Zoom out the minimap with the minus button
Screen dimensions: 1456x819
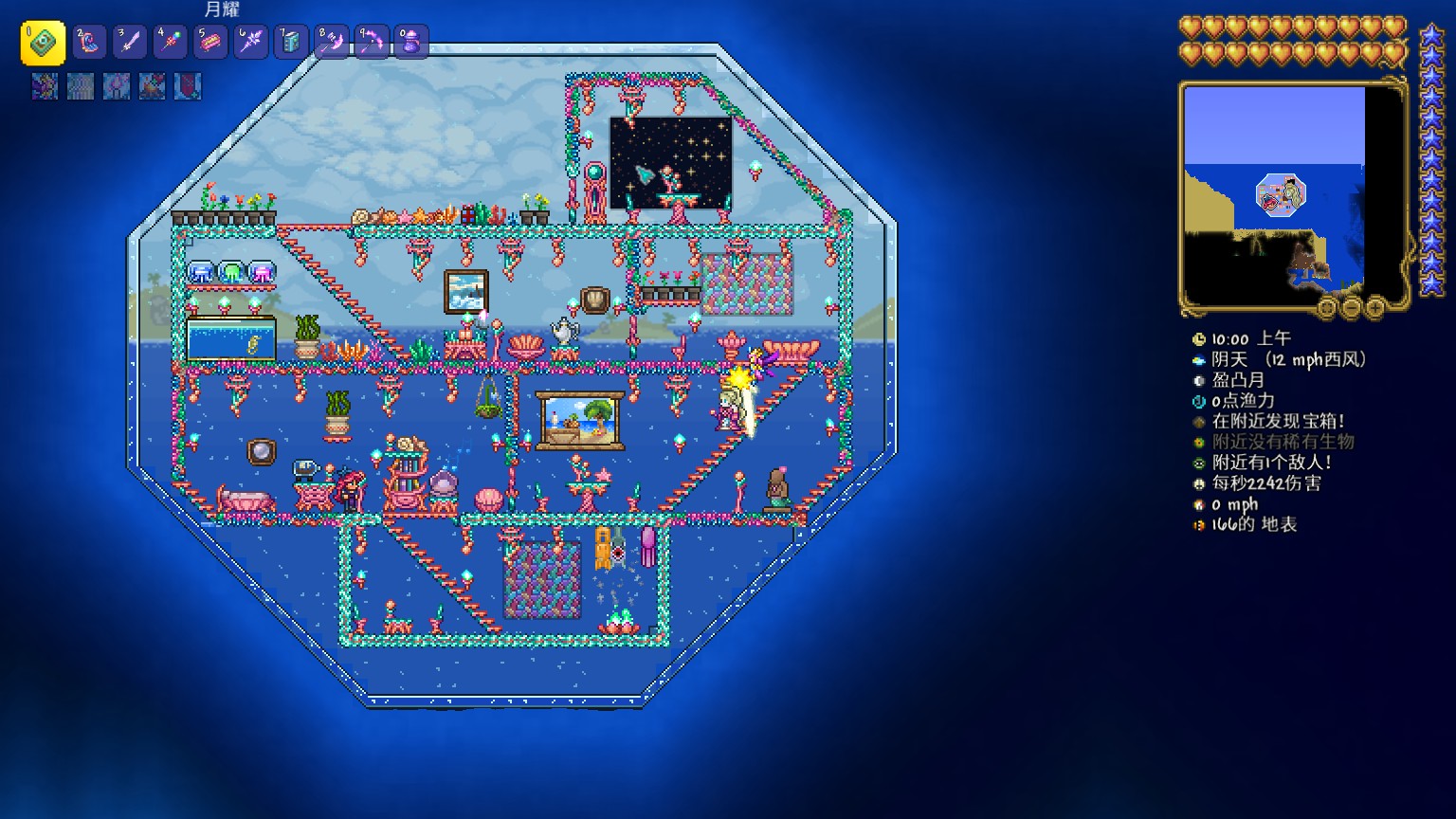(1351, 306)
